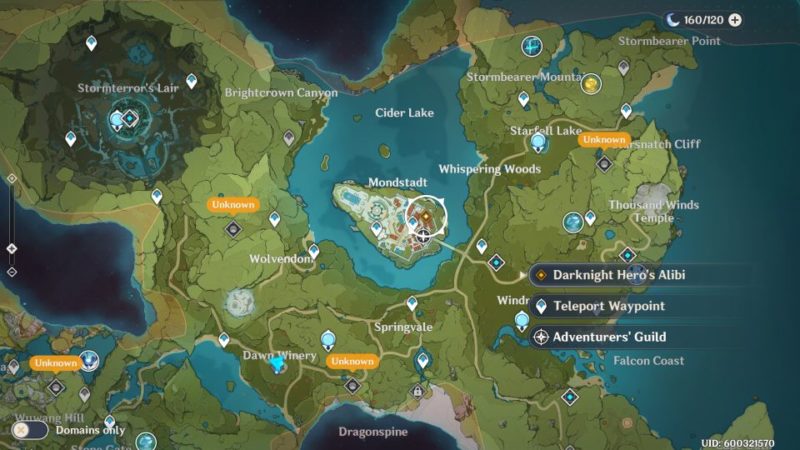This screenshot has width=800, height=450.
Task: Zoom in using the map zoom plus button
Action: [x=11, y=178]
